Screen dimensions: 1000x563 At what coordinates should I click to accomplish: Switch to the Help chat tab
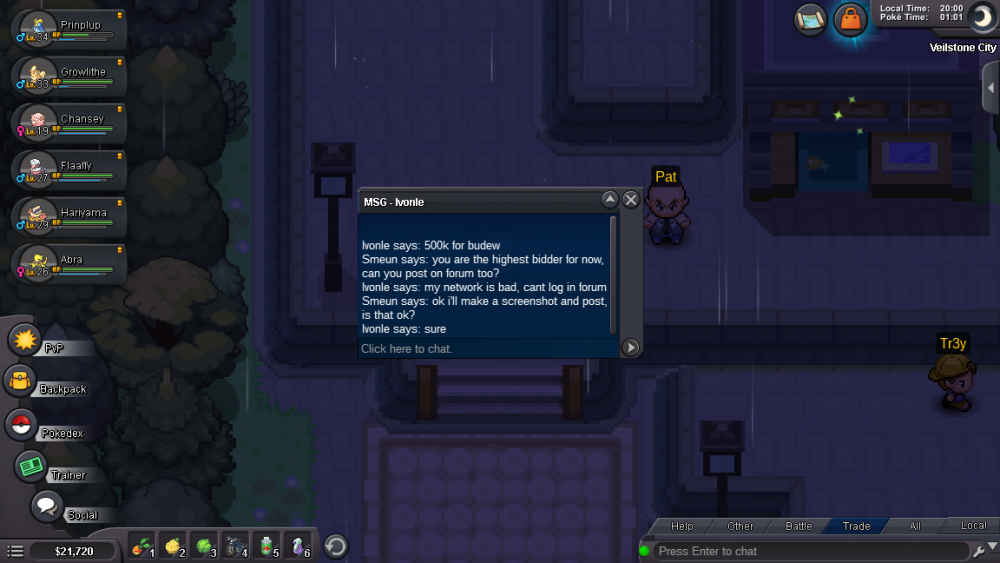pos(682,526)
